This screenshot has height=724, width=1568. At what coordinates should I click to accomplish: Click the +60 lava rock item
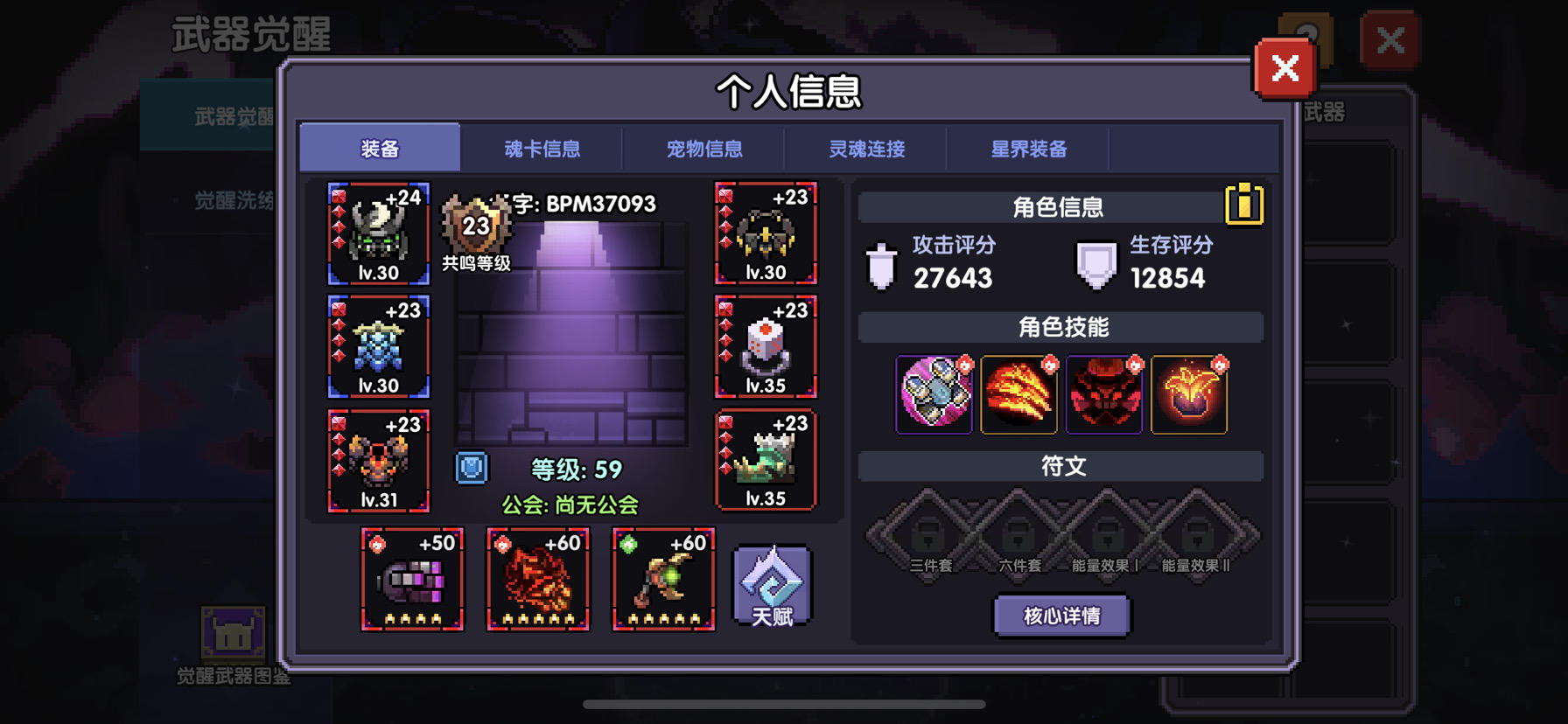coord(536,581)
